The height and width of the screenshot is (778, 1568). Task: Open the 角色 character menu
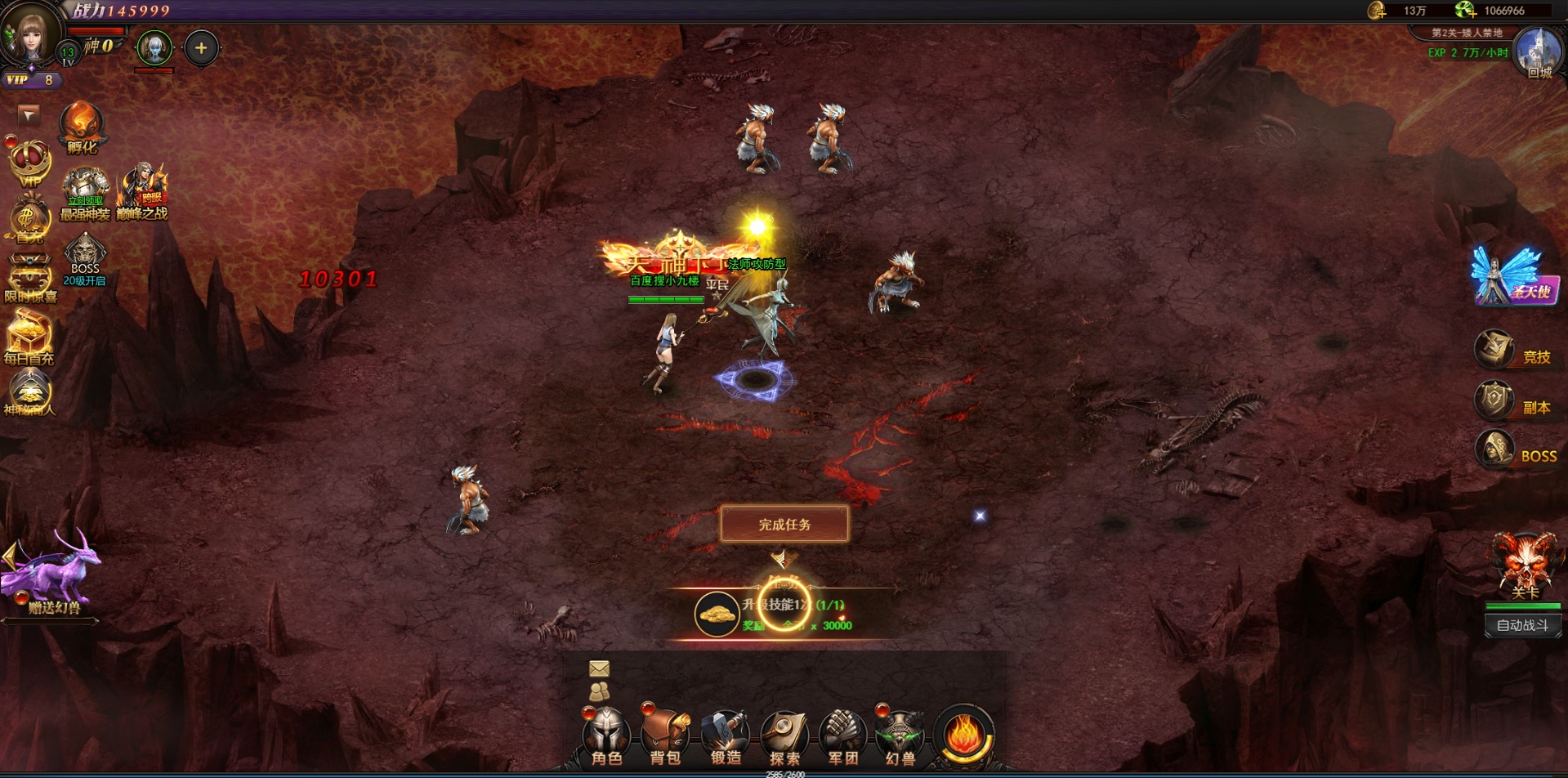(x=606, y=736)
